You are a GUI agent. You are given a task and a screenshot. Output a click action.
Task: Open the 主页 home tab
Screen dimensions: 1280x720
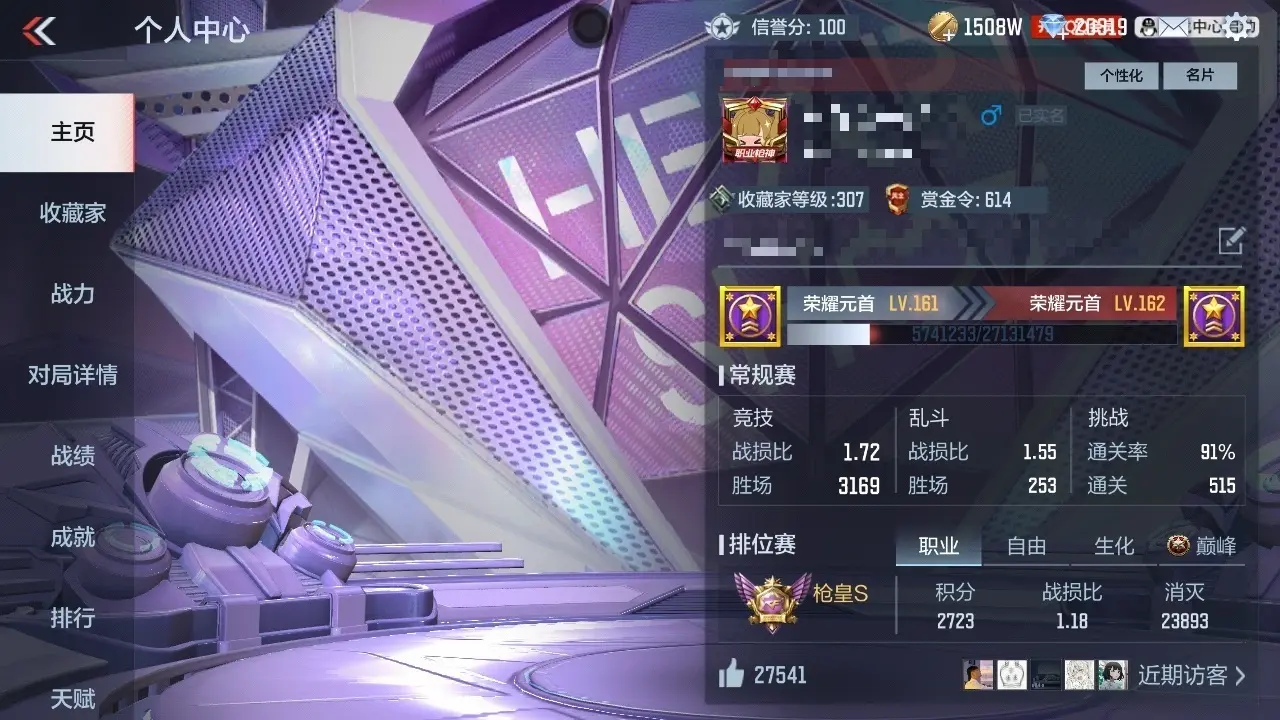72,132
